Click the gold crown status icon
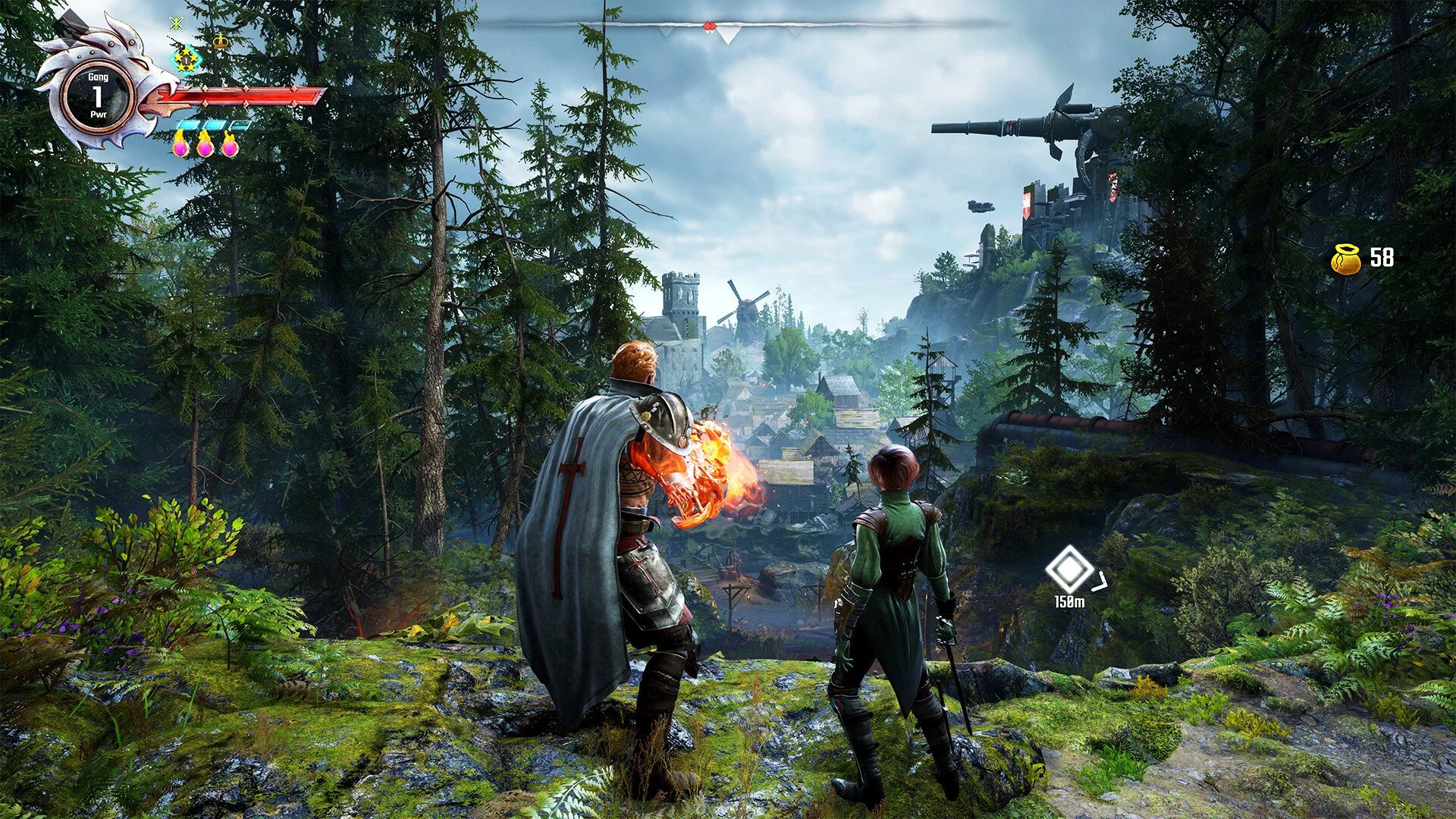Screen dimensions: 1456x819 (x=221, y=41)
